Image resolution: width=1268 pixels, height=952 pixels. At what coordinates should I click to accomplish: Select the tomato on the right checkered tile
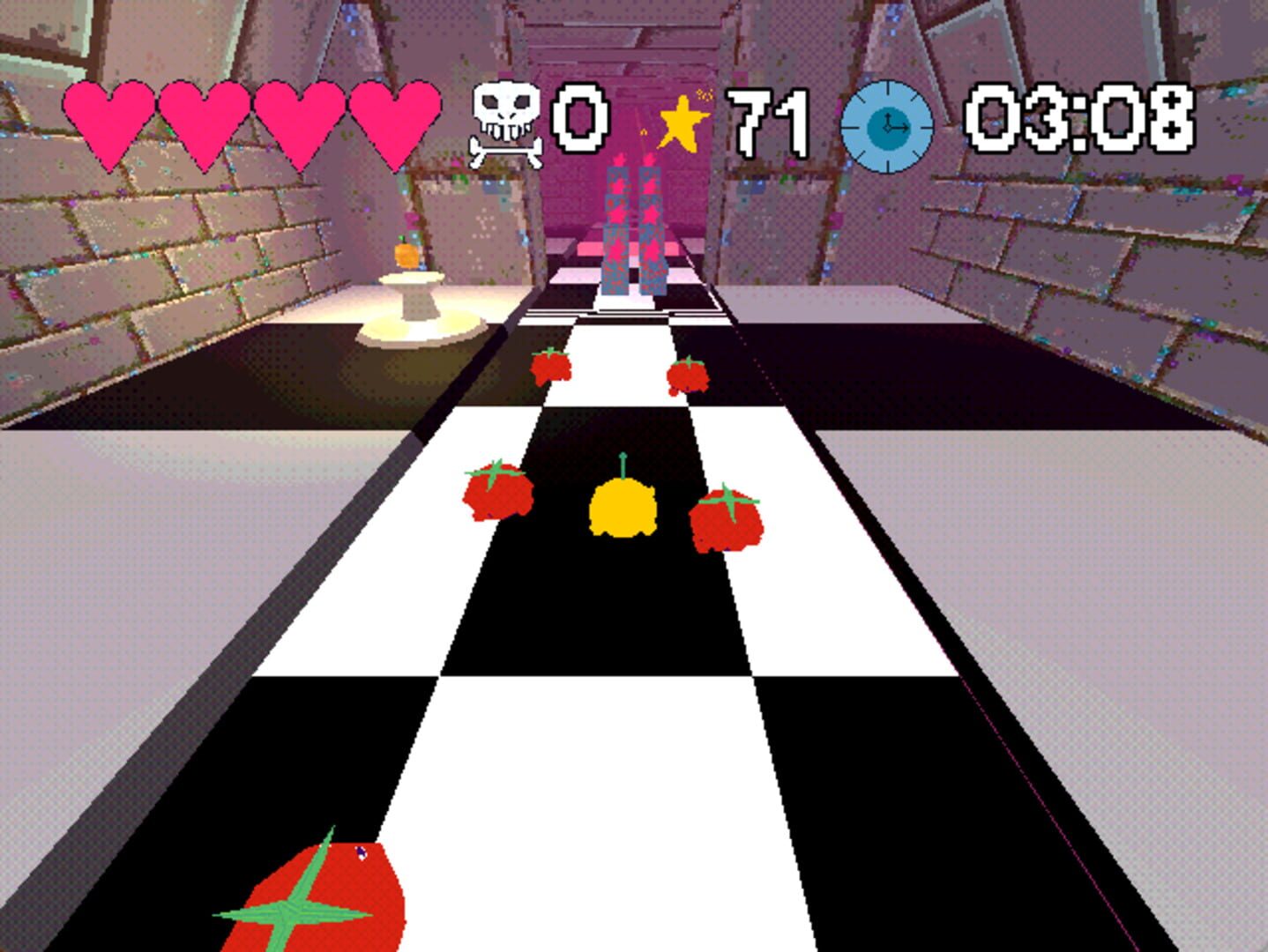pos(727,522)
